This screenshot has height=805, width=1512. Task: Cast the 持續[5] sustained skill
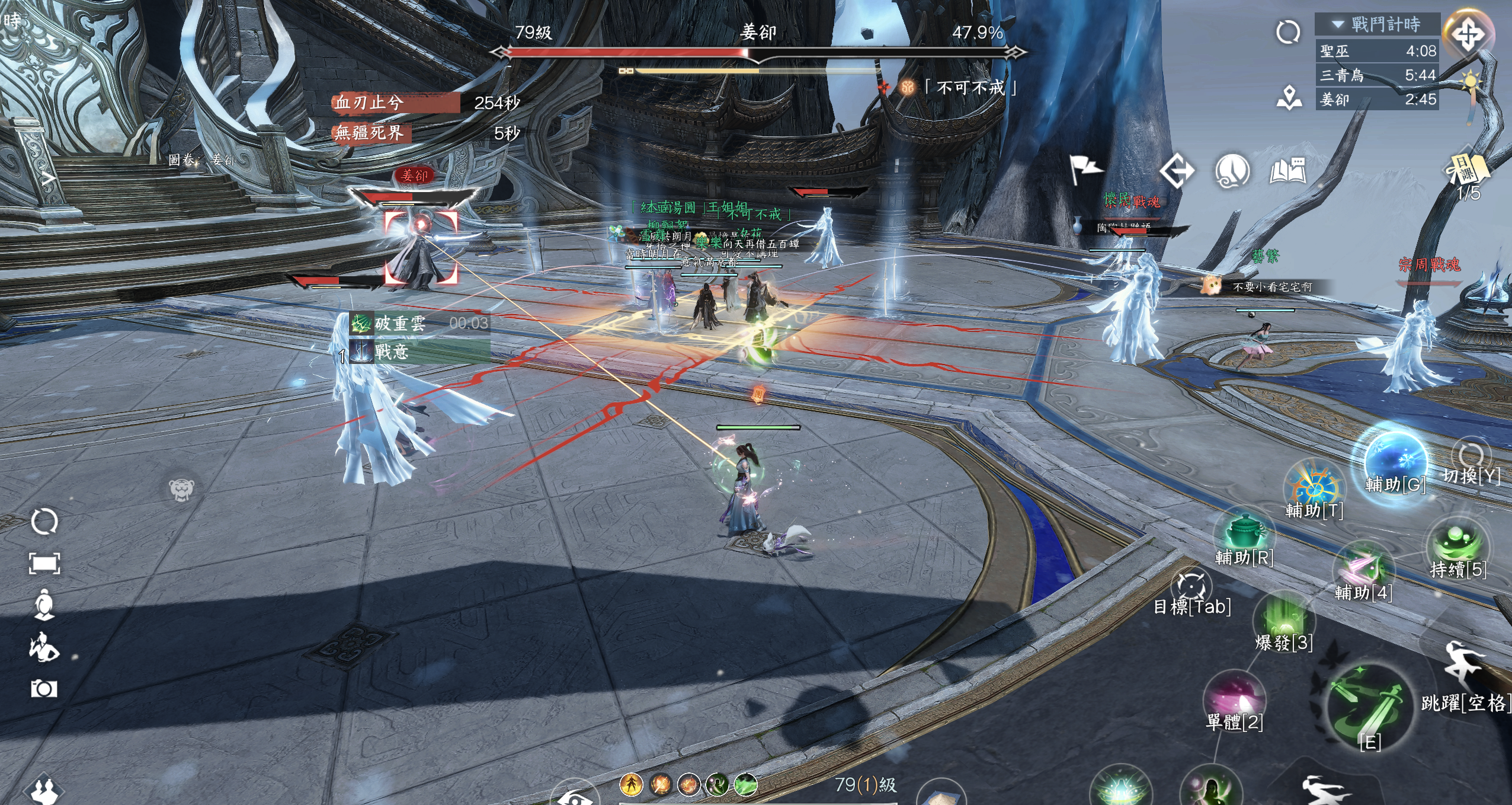(1458, 547)
